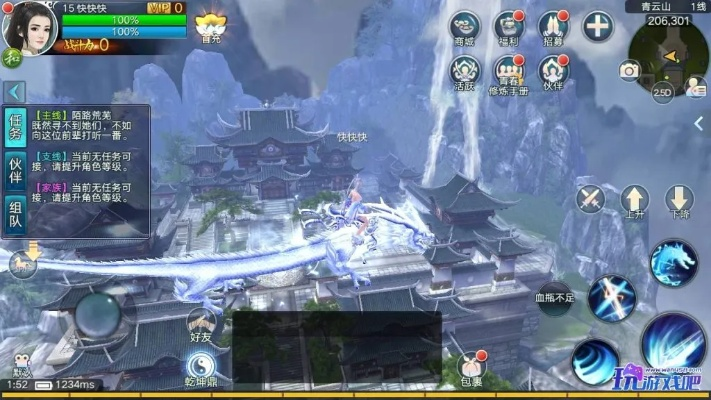Collapse the quest panel with the arrow

click(x=14, y=92)
